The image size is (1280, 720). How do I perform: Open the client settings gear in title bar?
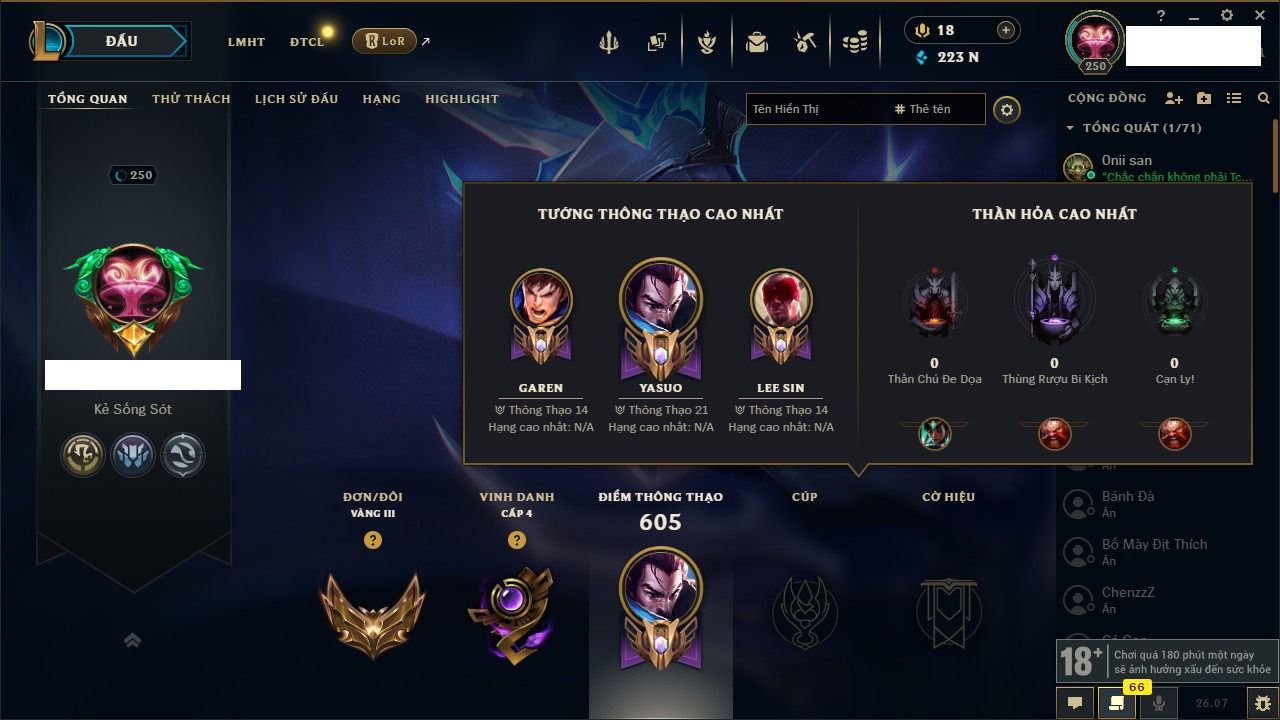(x=1227, y=15)
